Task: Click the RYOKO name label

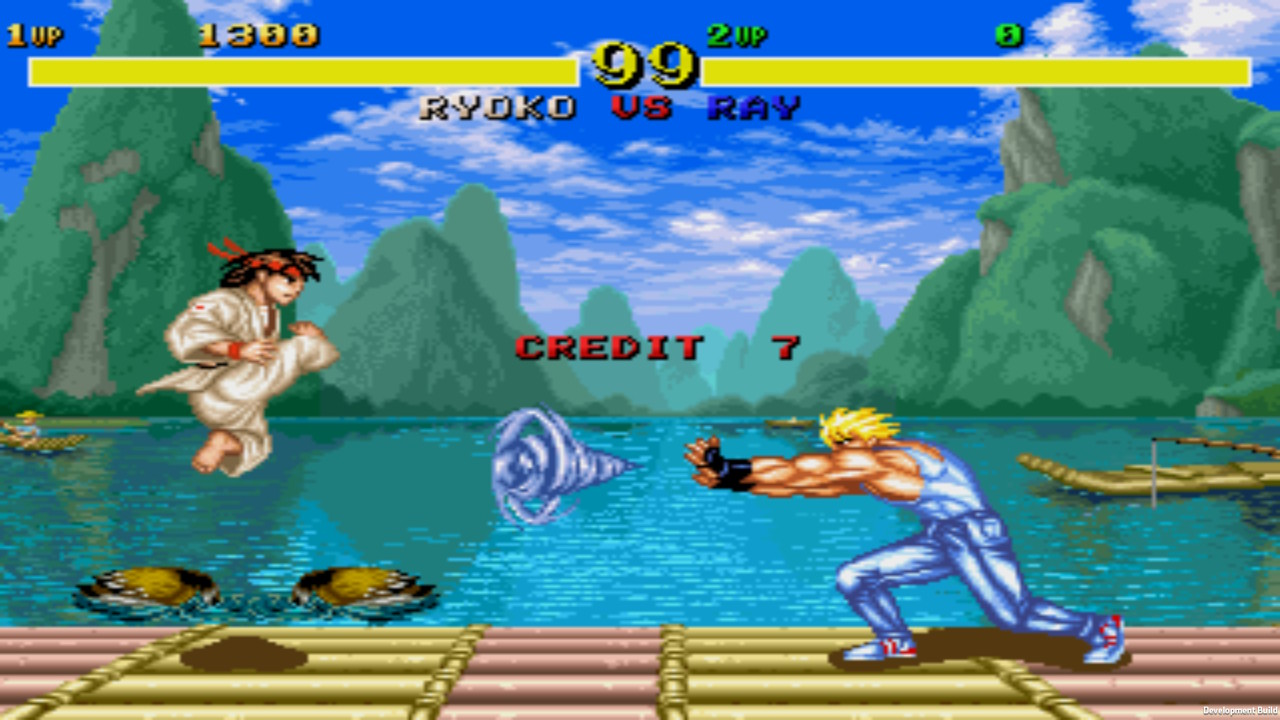Action: (x=497, y=108)
